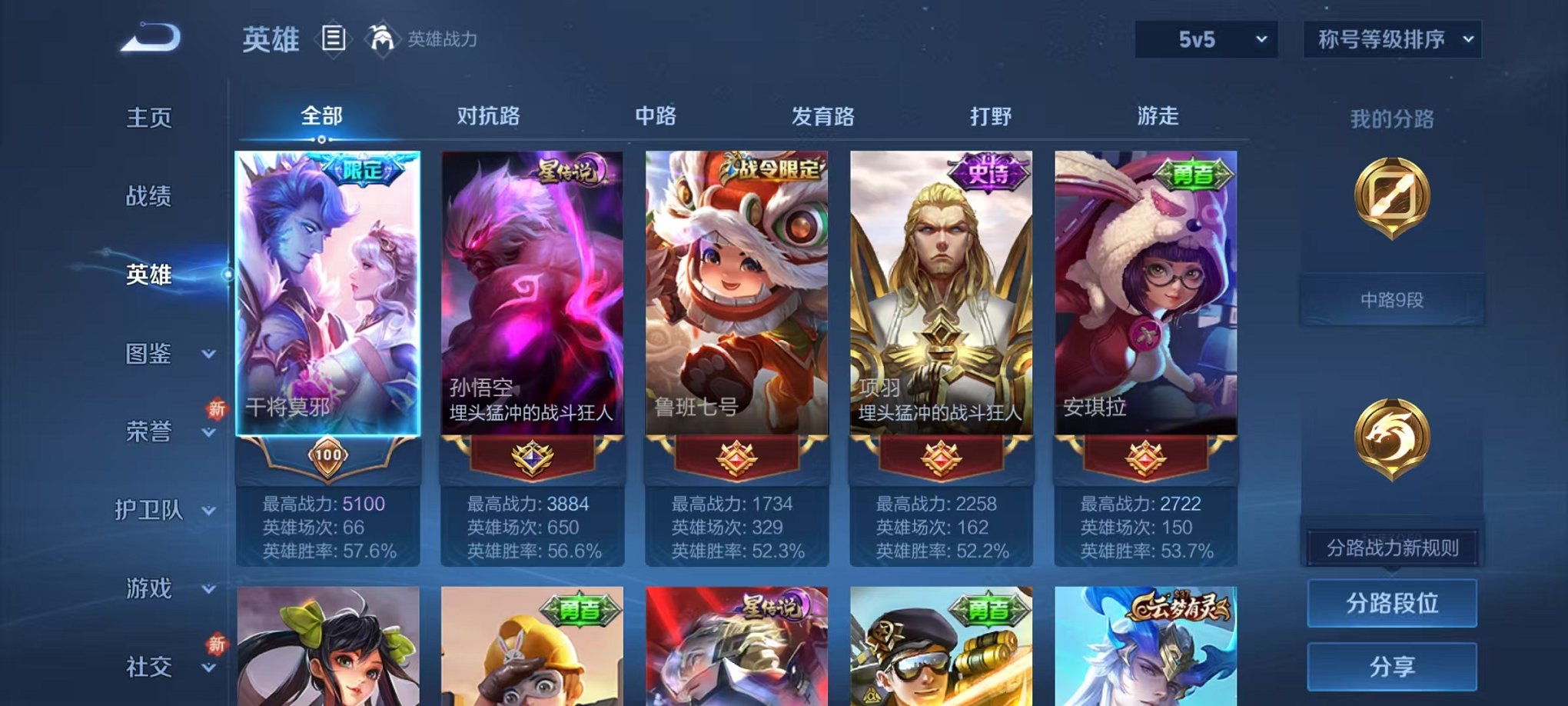Viewport: 1568px width, 706px height.
Task: Open the 5v5 mode dropdown
Action: click(1205, 38)
